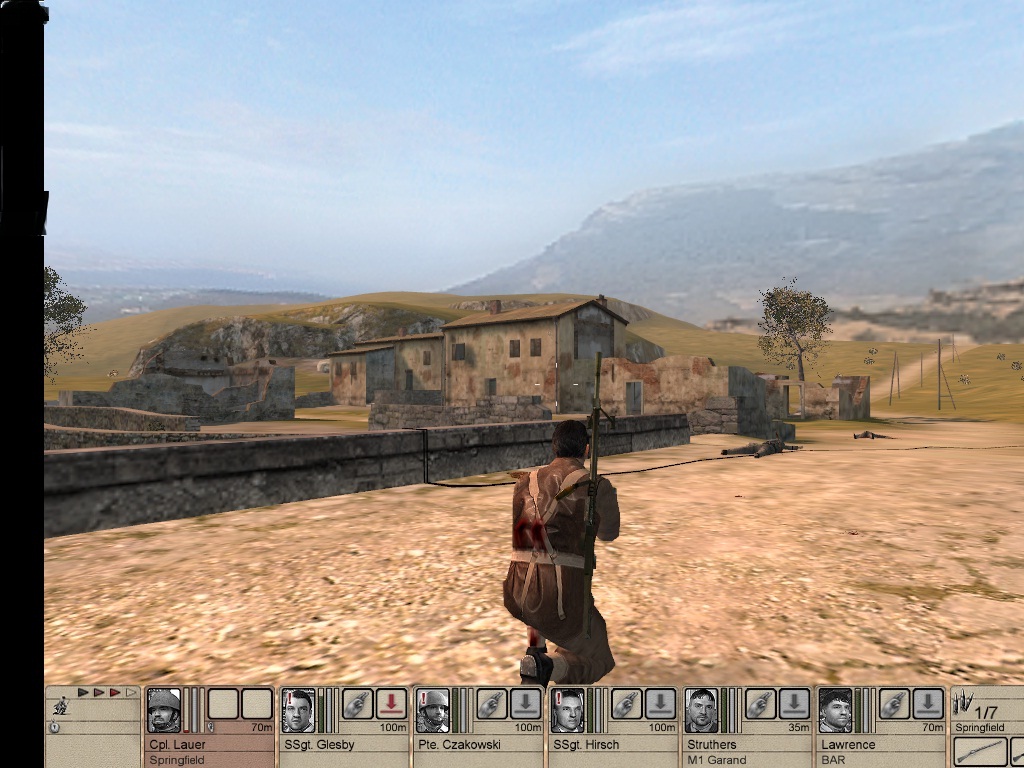Click Struthers' hand signal order icon
The width and height of the screenshot is (1024, 768).
click(x=760, y=704)
